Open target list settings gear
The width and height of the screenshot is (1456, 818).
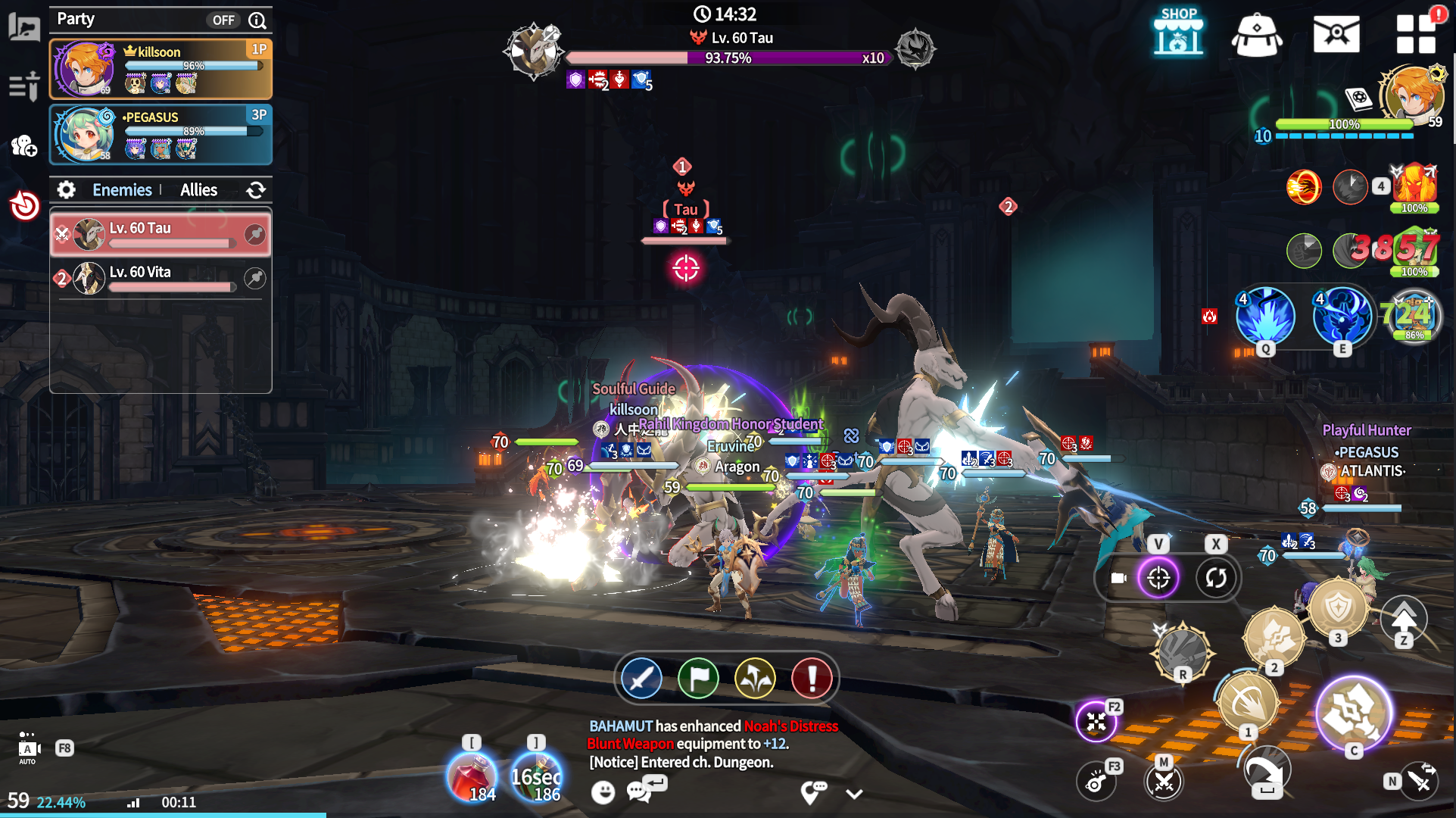[67, 190]
